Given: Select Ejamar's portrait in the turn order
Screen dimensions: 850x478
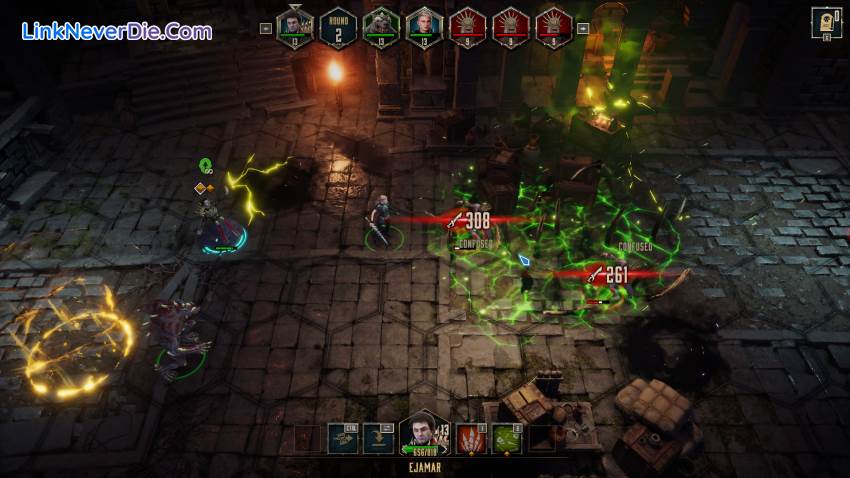Looking at the screenshot, I should 295,25.
